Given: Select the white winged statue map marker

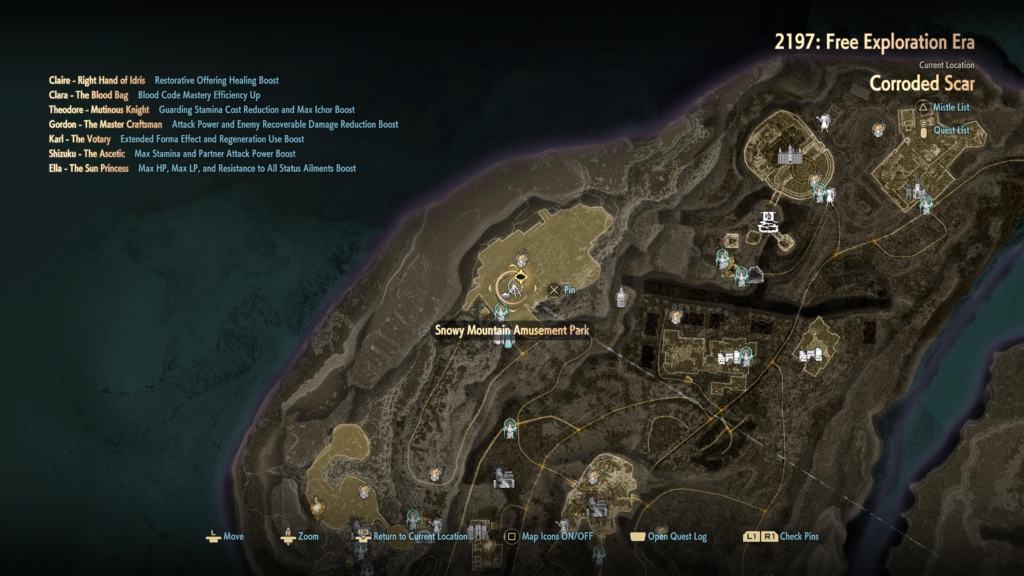Looking at the screenshot, I should coord(824,123).
